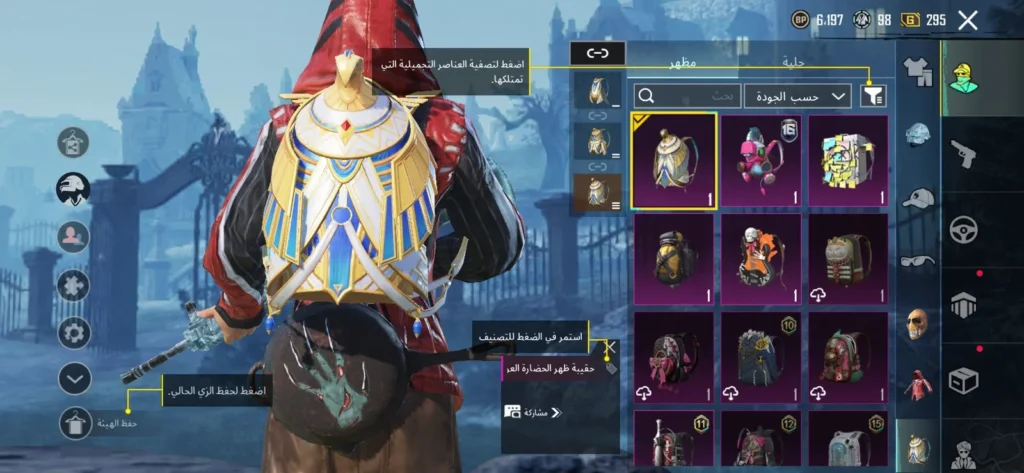Save the current outfit with حفظ الهيئة

[x=74, y=426]
